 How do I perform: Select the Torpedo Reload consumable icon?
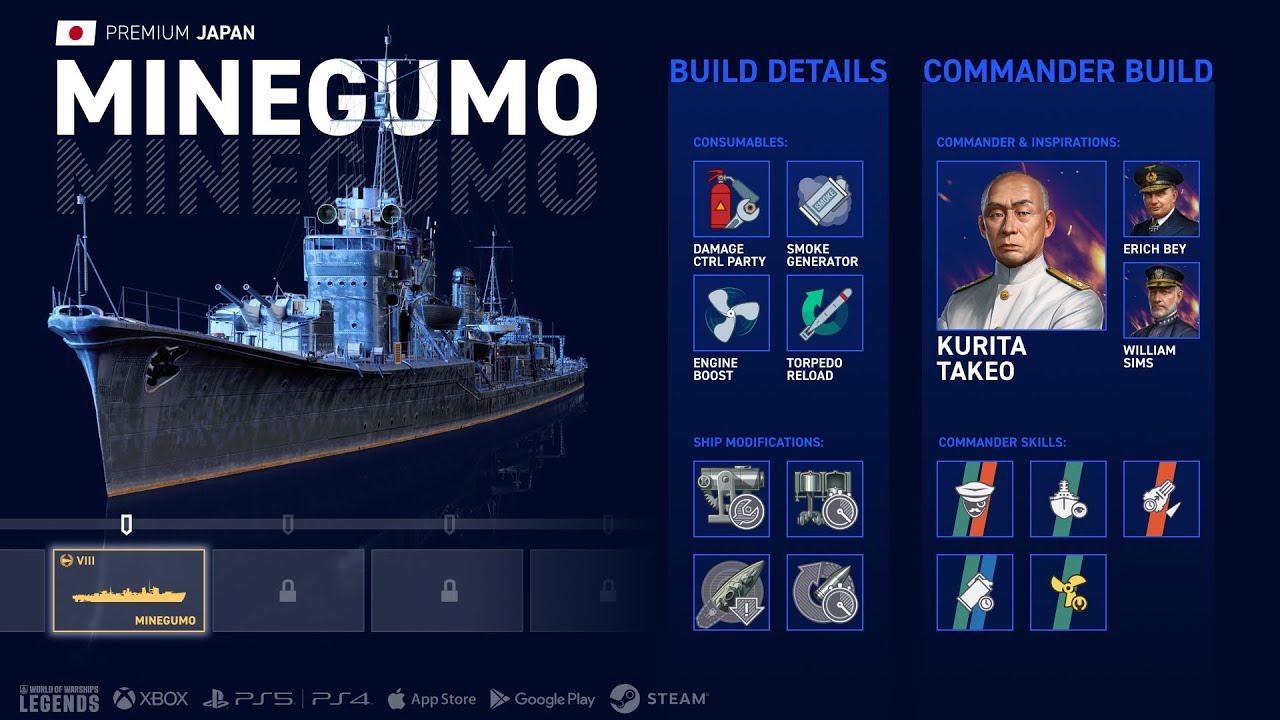tap(824, 313)
